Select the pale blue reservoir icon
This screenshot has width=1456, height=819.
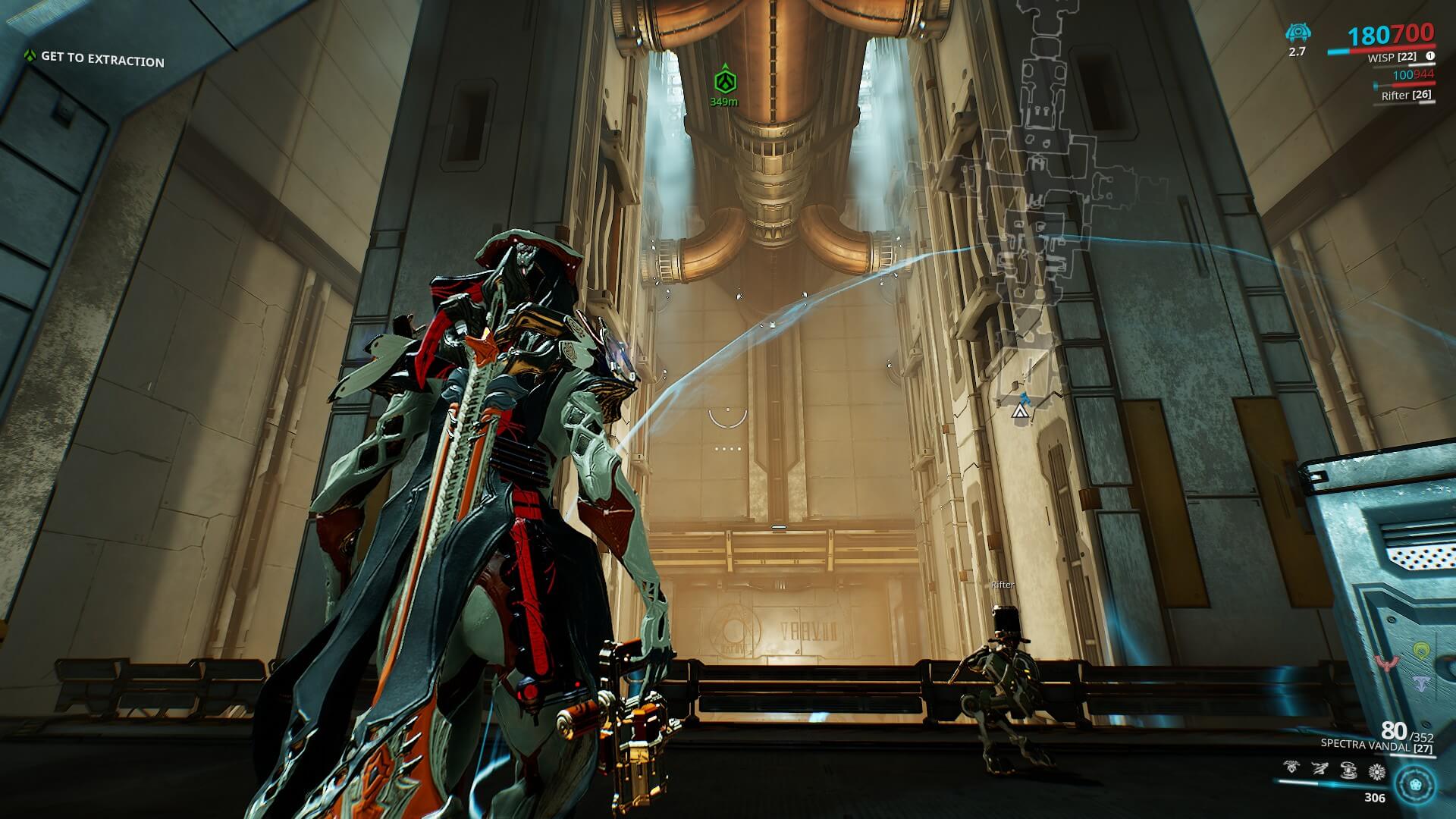click(1421, 682)
